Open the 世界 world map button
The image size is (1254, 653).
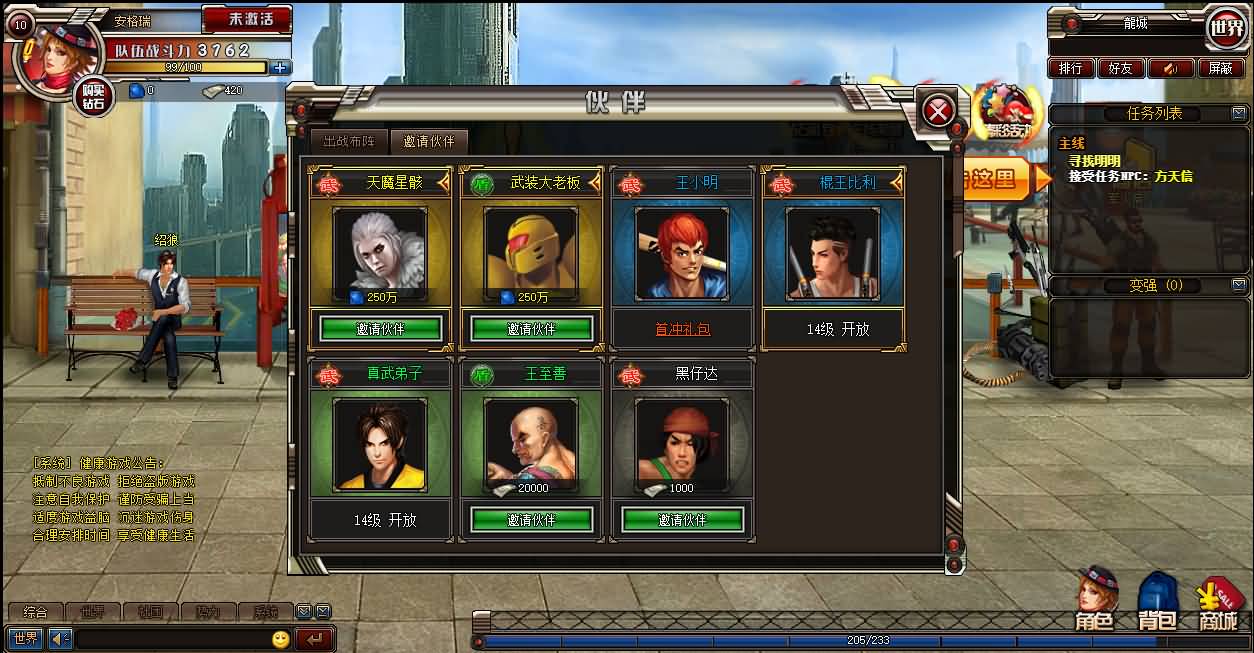[1226, 28]
